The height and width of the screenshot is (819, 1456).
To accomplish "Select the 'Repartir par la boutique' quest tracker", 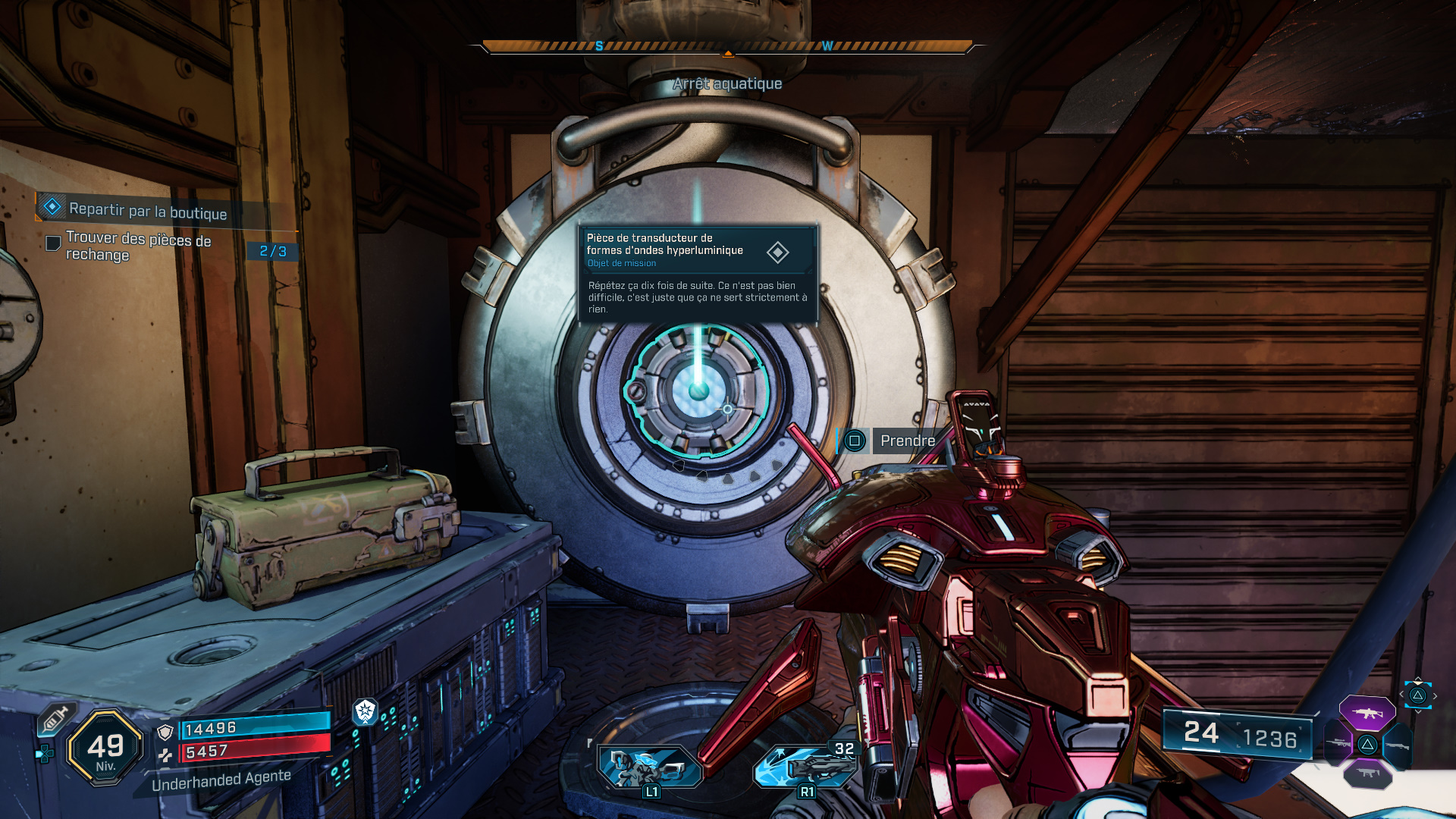I will (x=147, y=210).
